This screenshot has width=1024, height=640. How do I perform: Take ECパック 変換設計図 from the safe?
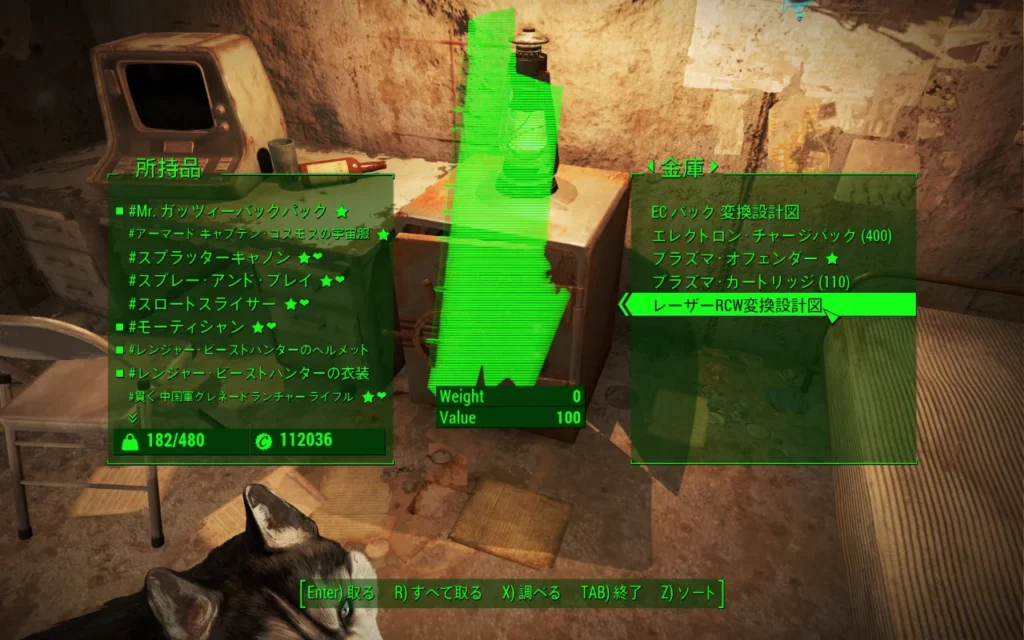[725, 212]
